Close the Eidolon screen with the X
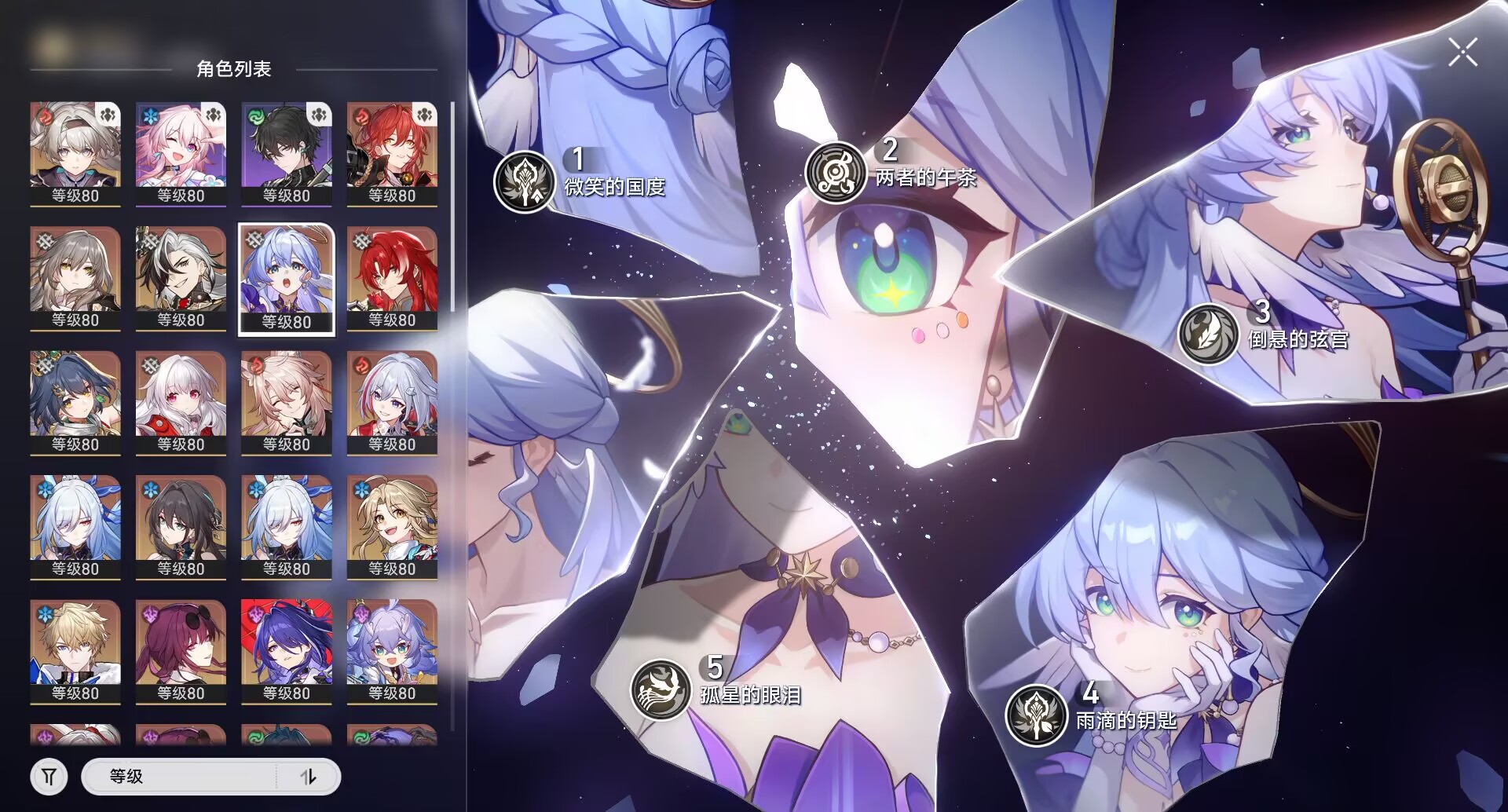1508x812 pixels. click(1462, 53)
